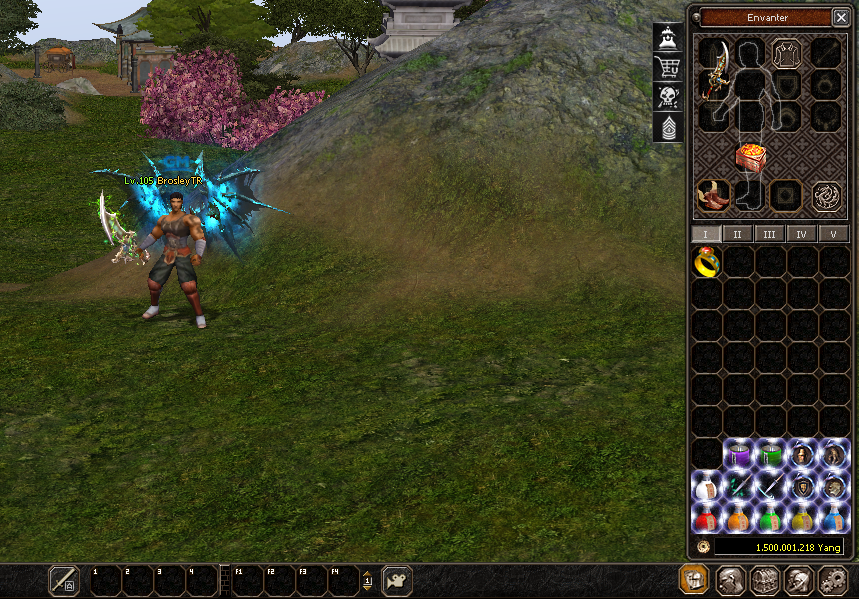Screen dimensions: 859x599
Task: Choose the white potion bottle
Action: pos(707,487)
